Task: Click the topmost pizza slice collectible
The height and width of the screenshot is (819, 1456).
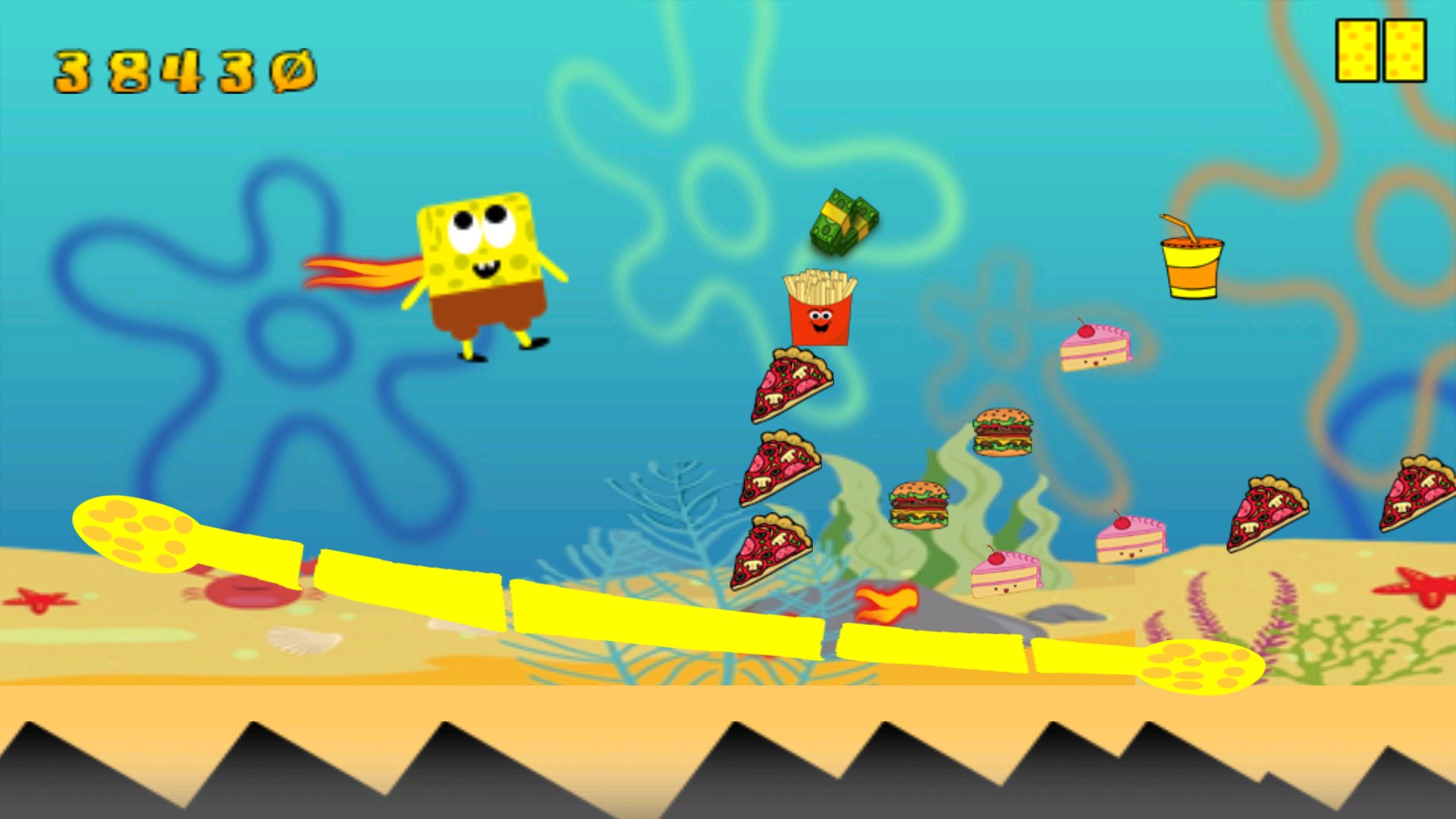Action: (x=792, y=387)
